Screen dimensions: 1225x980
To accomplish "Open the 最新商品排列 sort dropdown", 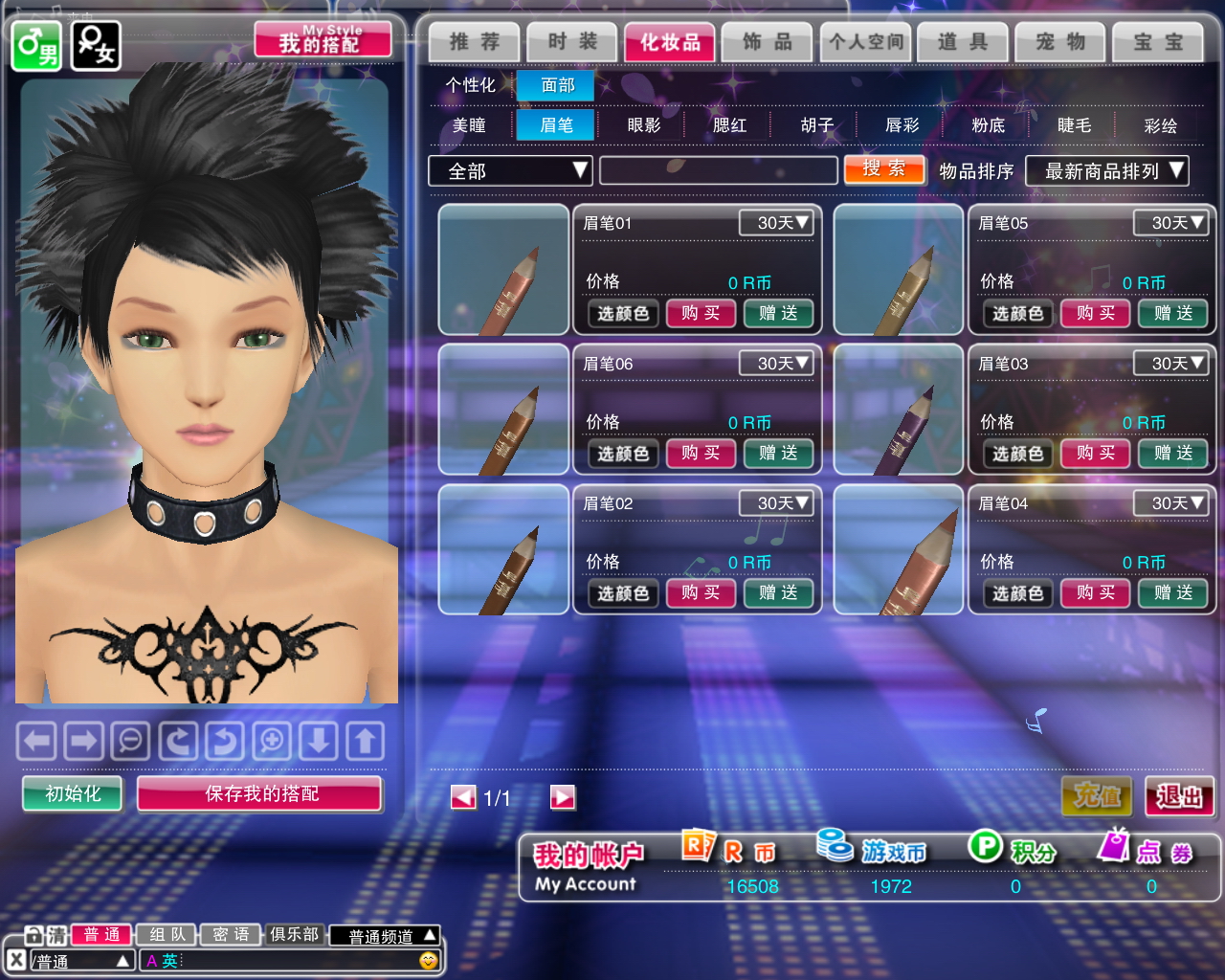I will click(x=1106, y=171).
